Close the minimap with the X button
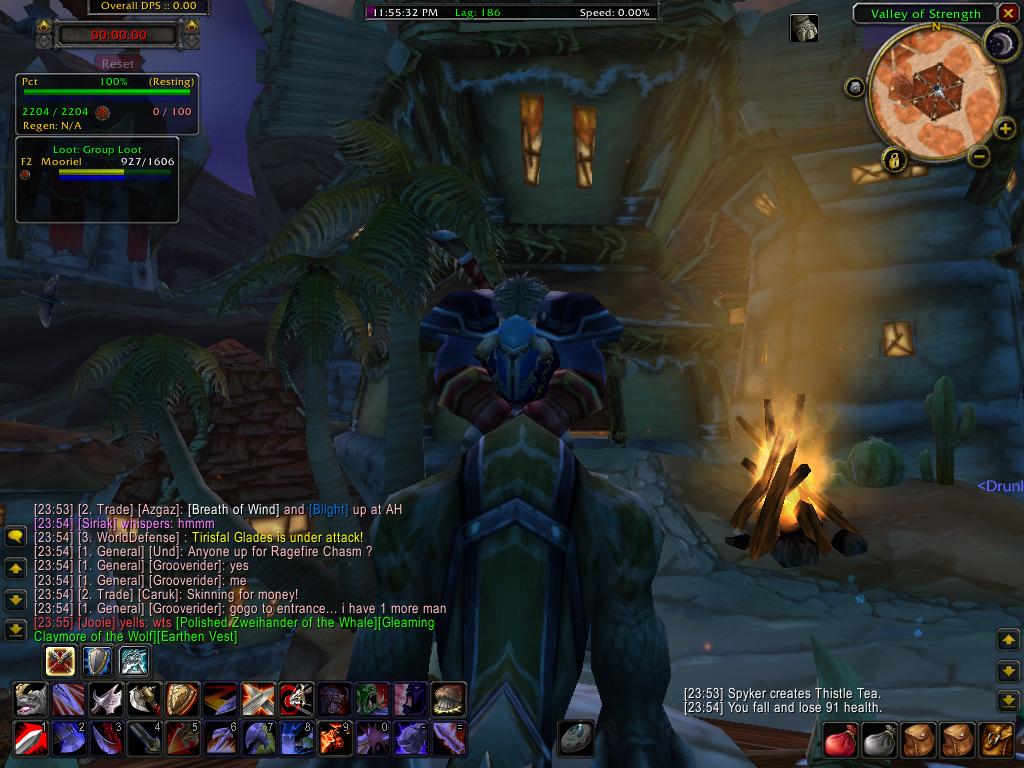The width and height of the screenshot is (1024, 768). pyautogui.click(x=1008, y=13)
